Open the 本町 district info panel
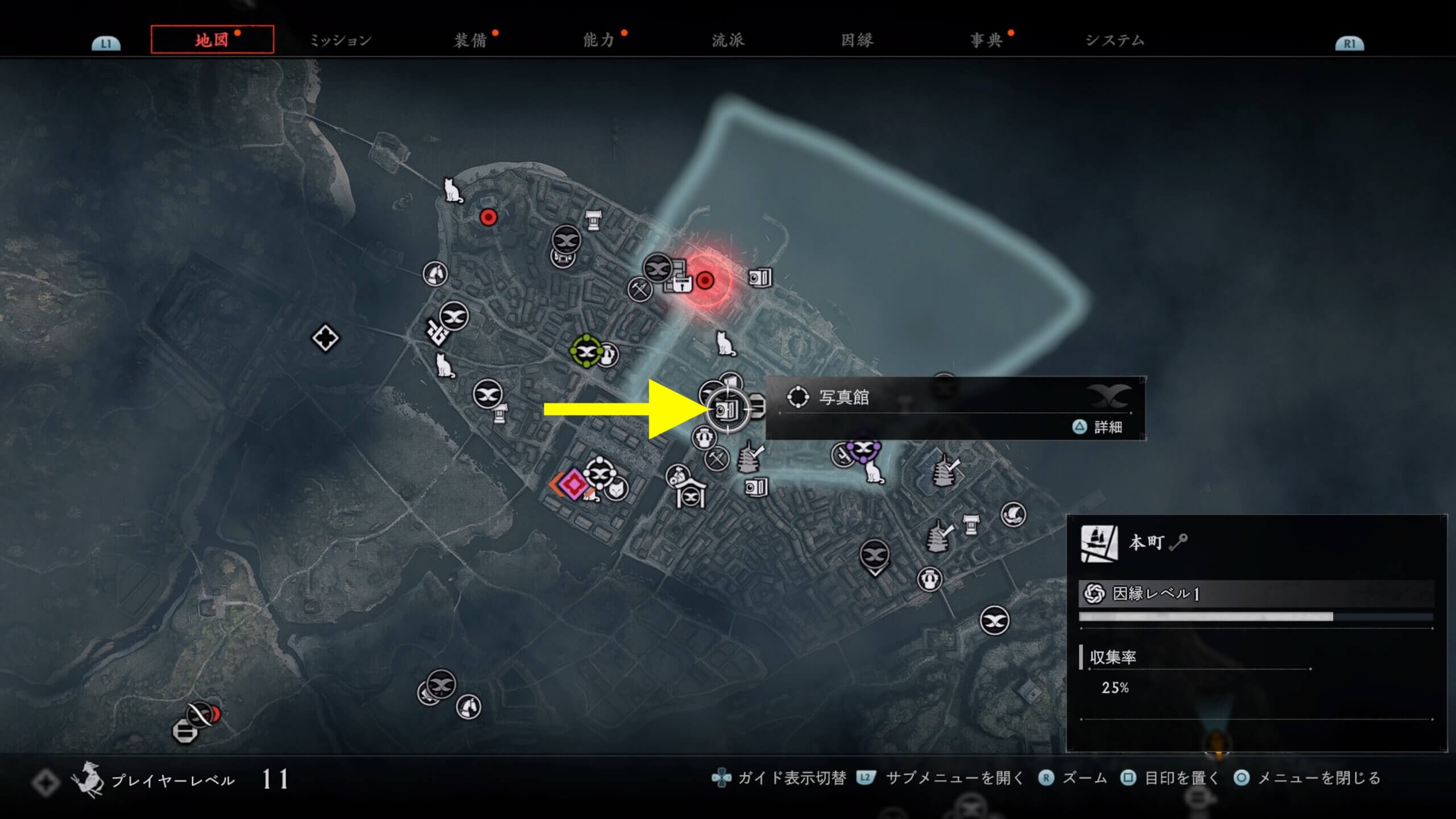This screenshot has width=1456, height=819. coord(1145,543)
